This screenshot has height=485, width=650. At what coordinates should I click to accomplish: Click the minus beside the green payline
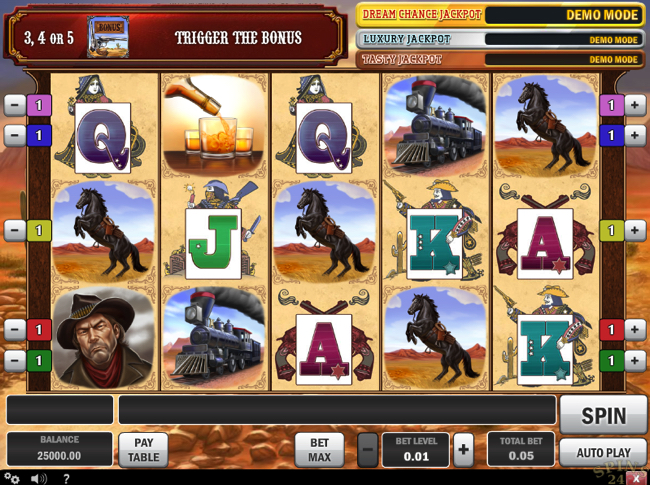[15, 359]
